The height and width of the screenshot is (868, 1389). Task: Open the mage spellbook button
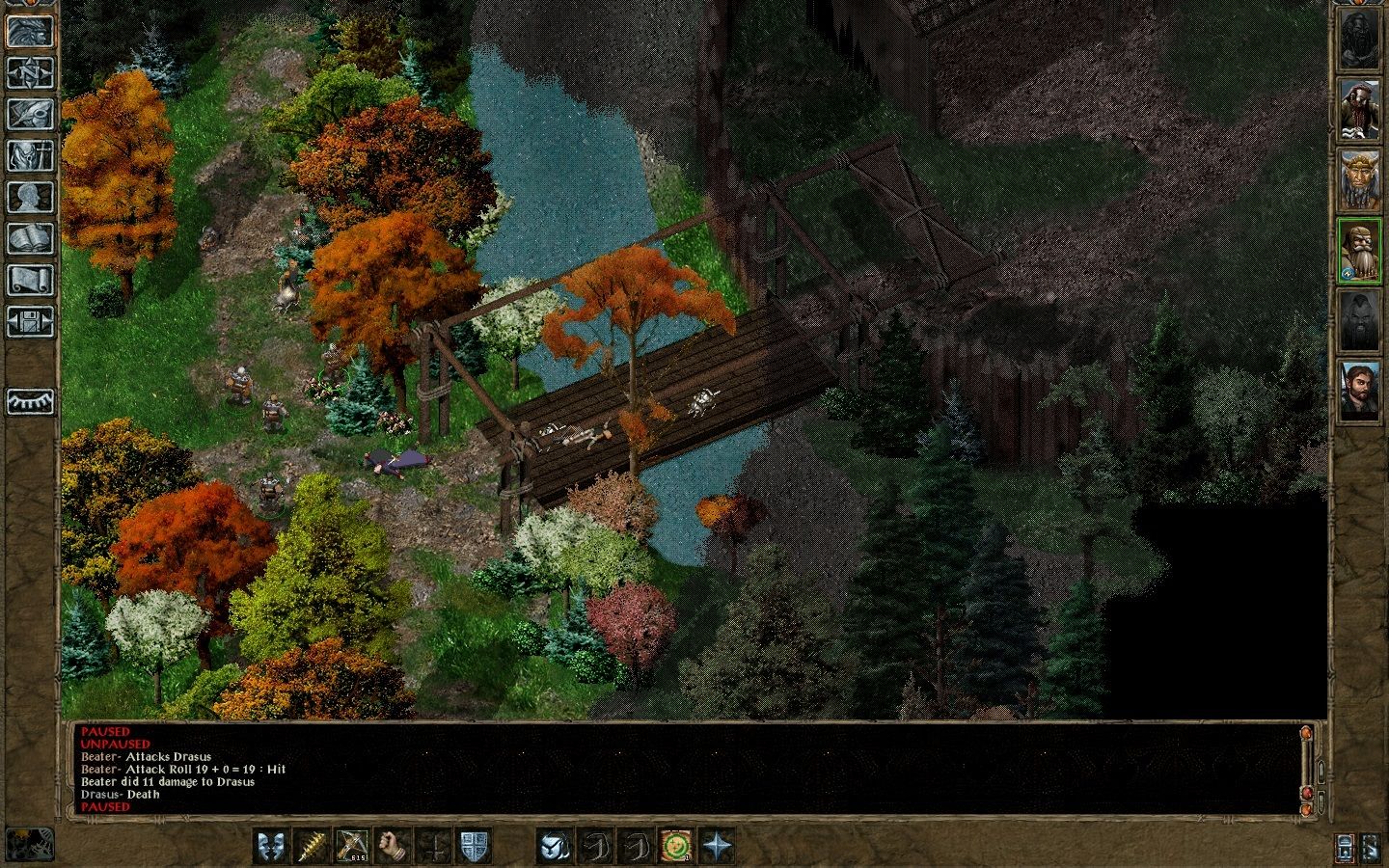pos(29,238)
